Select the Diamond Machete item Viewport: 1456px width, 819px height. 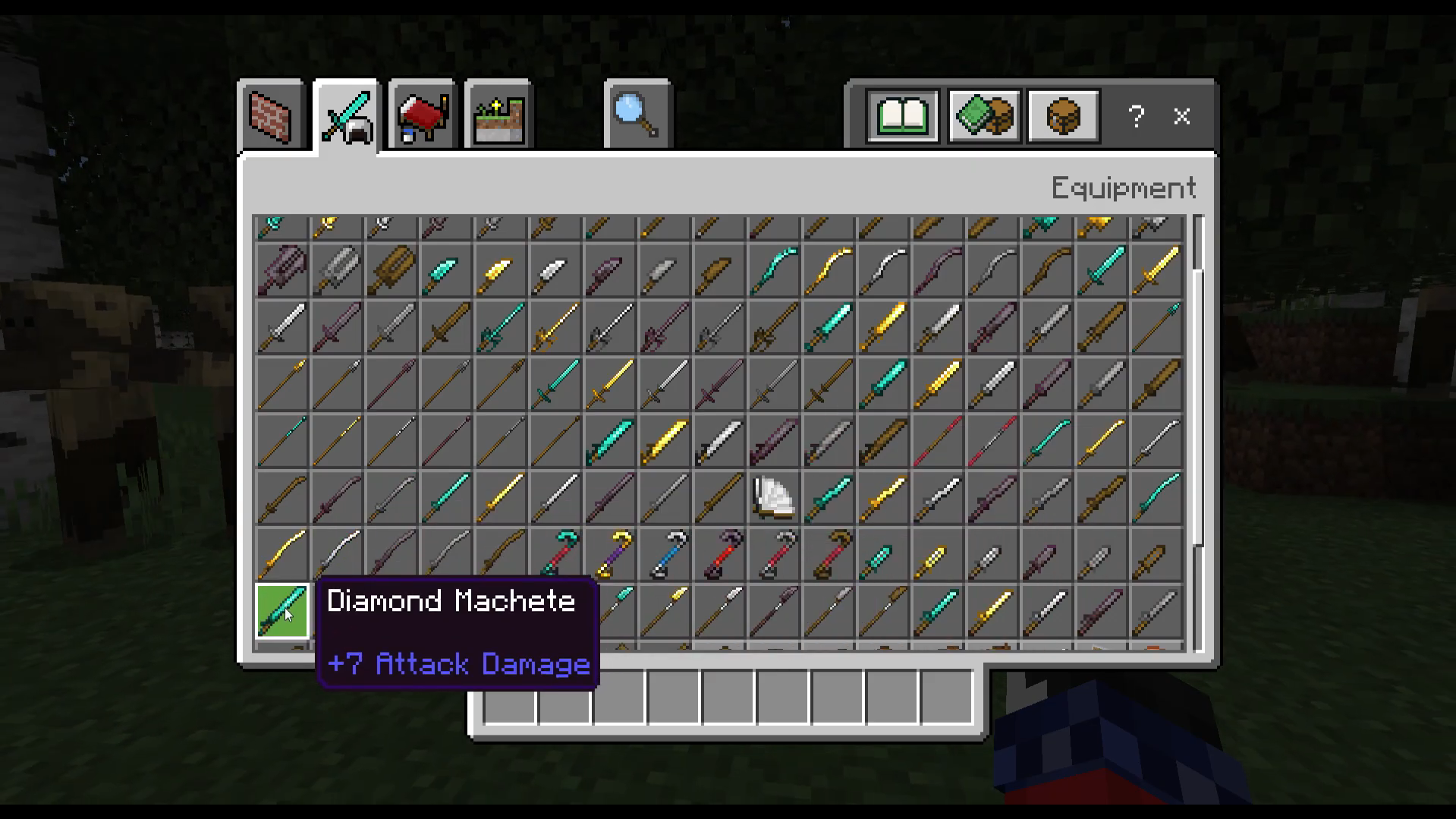[x=281, y=611]
